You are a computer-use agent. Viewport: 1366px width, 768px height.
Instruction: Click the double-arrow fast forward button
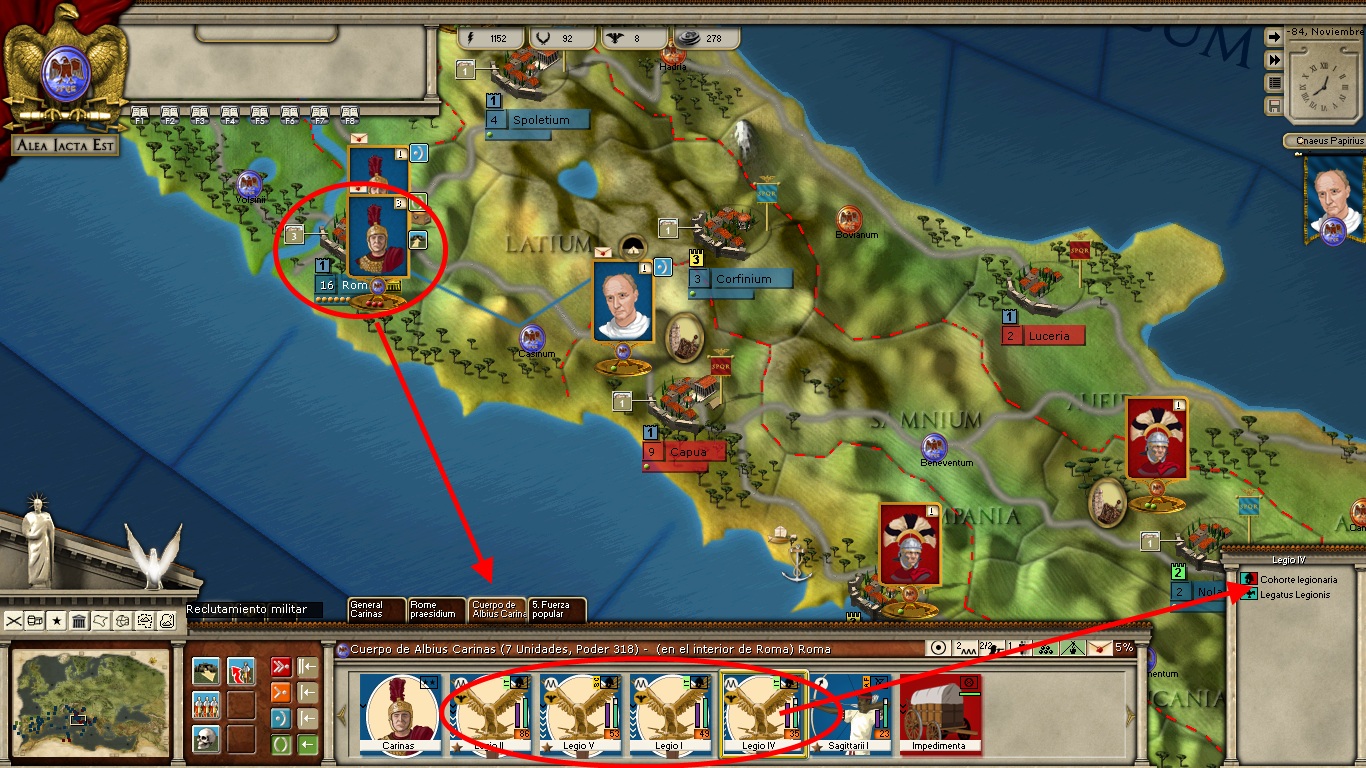click(1274, 60)
